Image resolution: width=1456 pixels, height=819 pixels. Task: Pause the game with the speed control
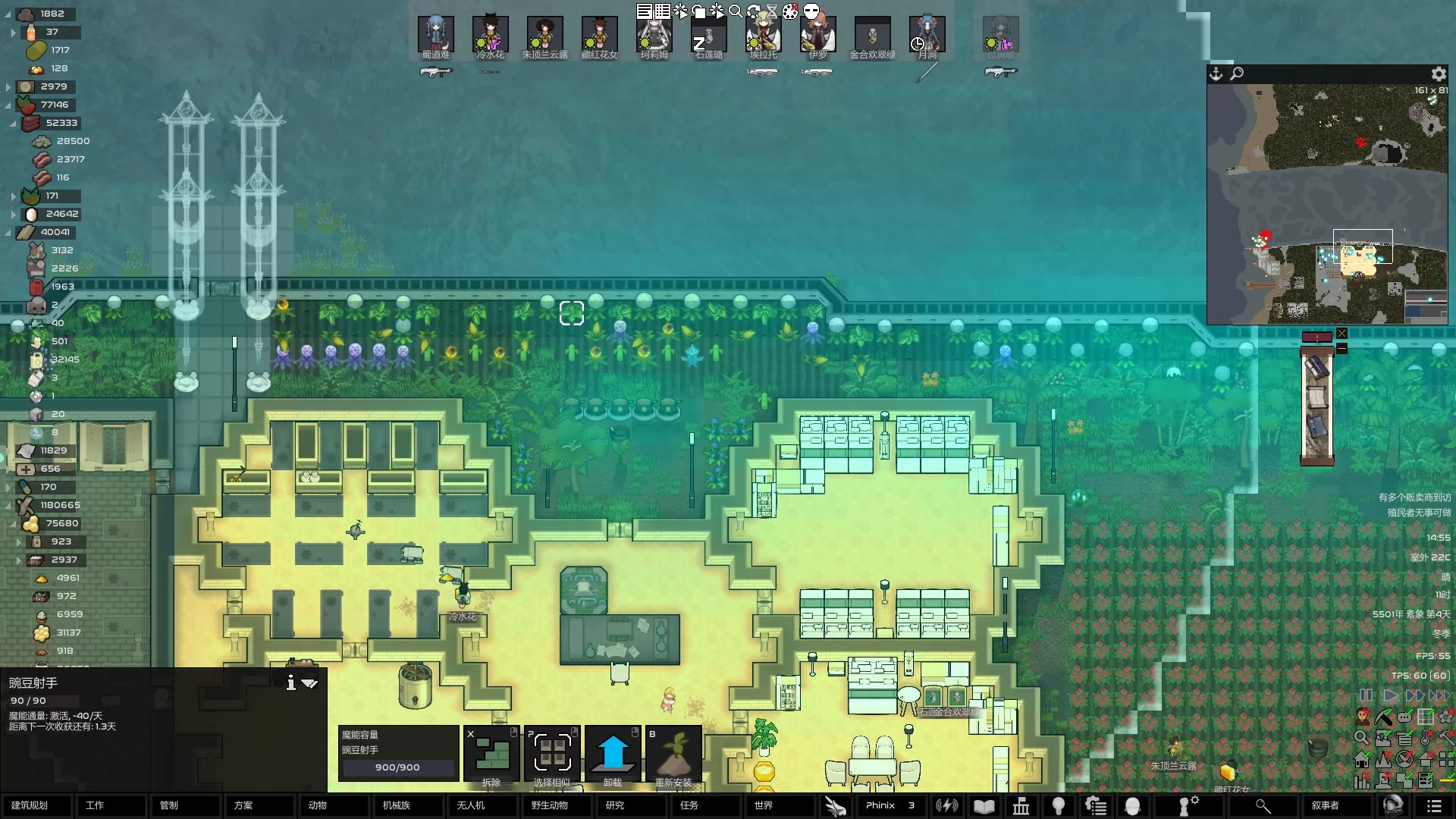click(1366, 695)
